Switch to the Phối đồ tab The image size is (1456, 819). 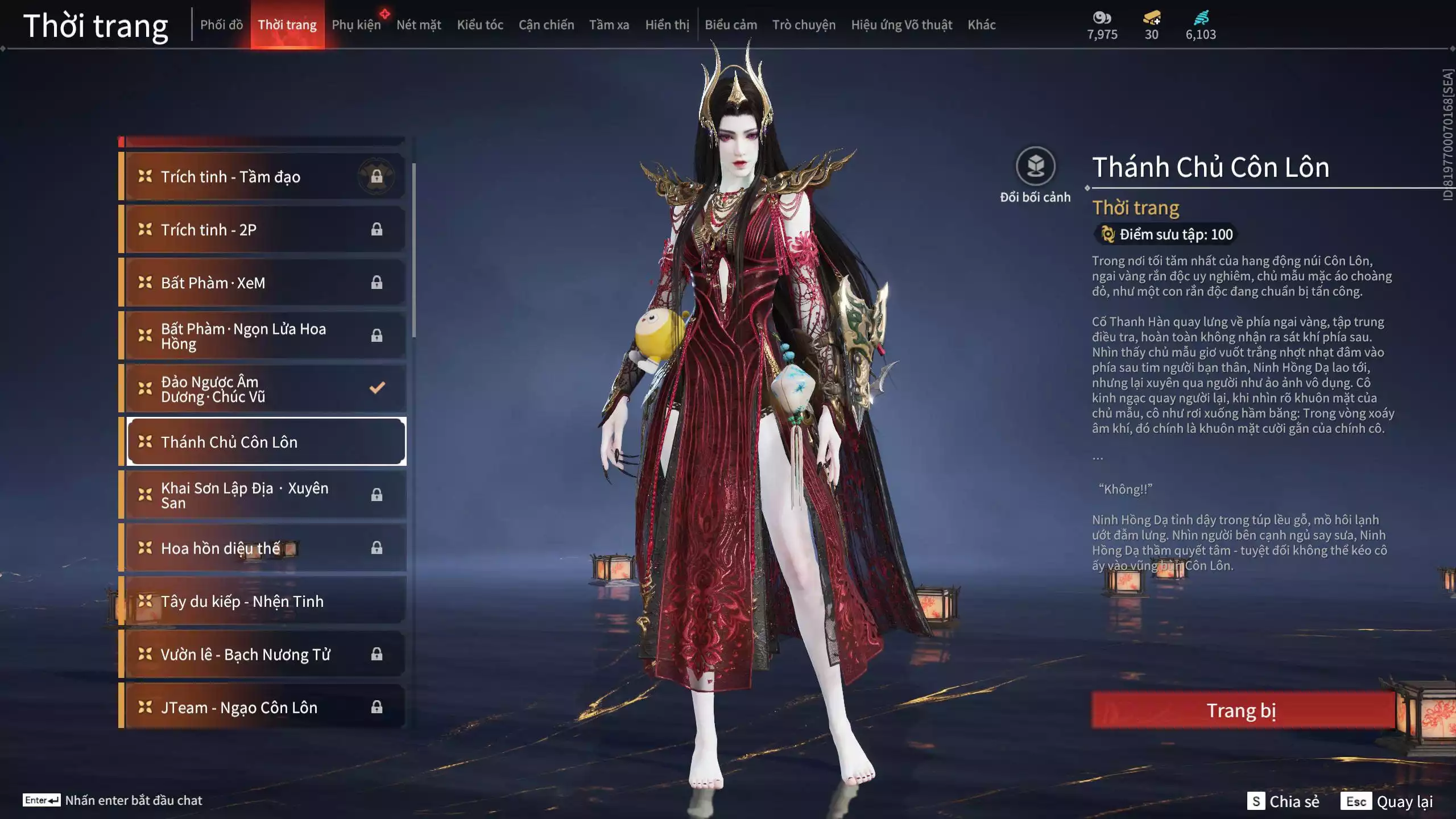tap(222, 25)
